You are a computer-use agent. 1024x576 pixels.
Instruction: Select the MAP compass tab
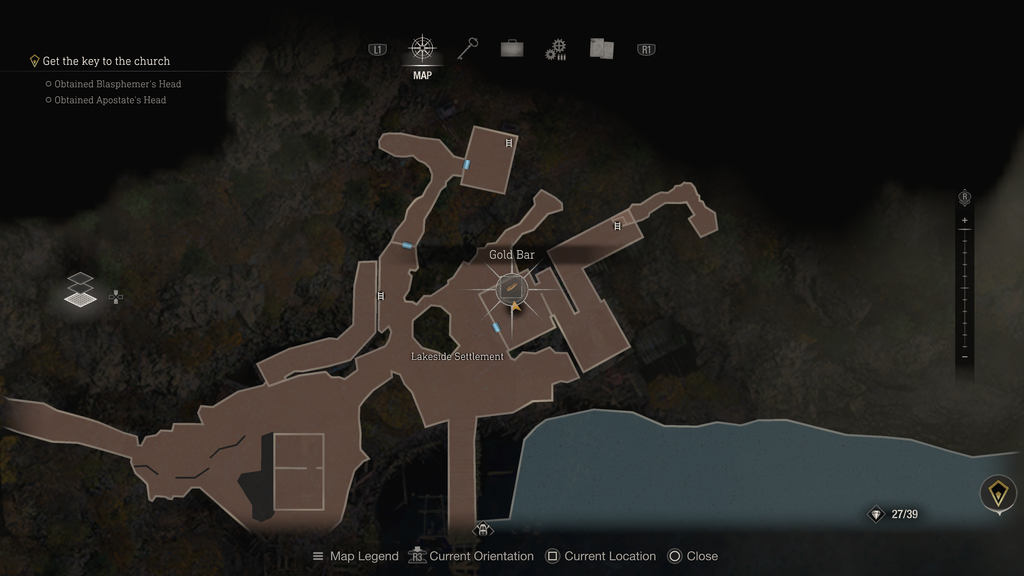tap(422, 49)
